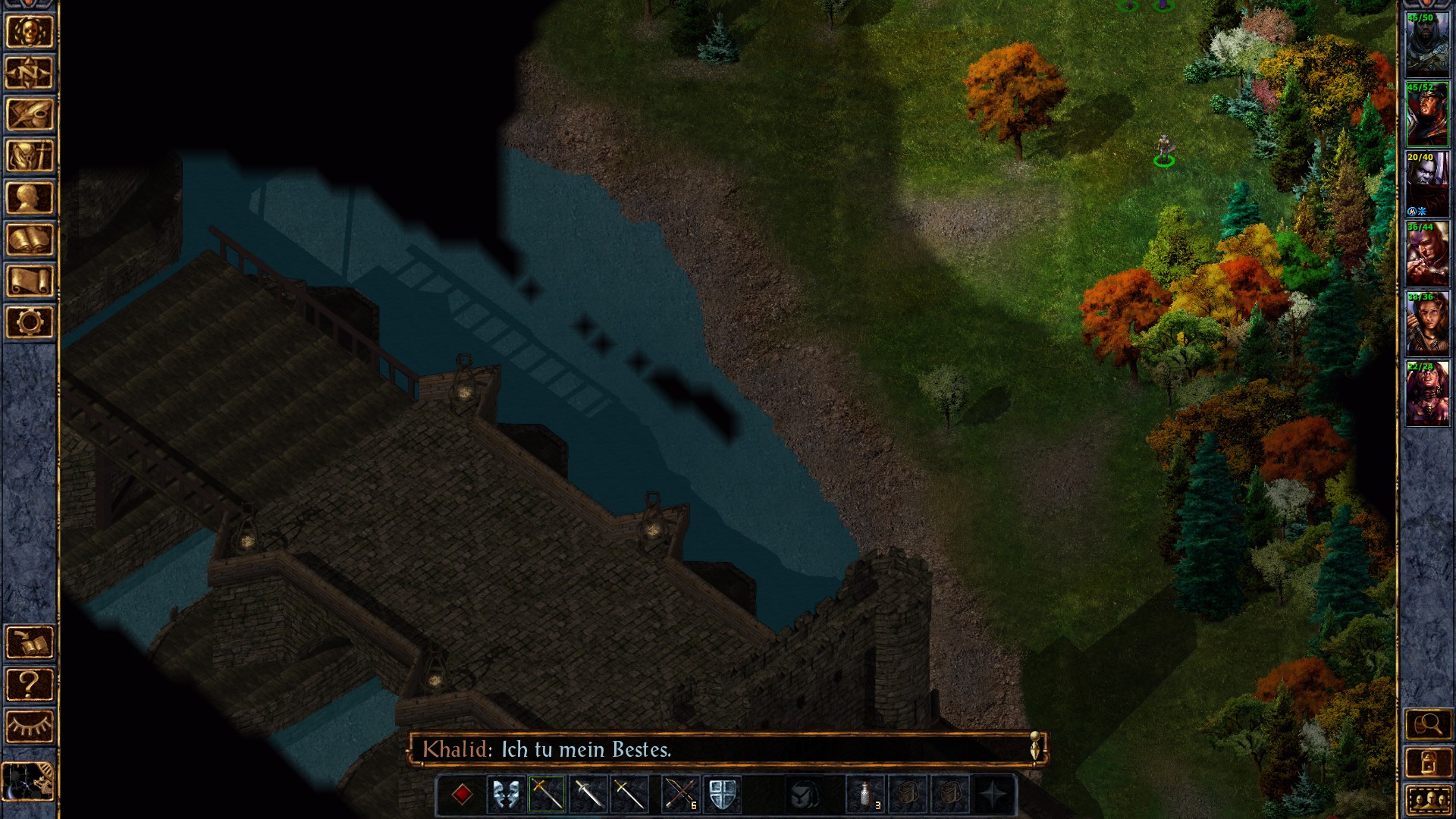Viewport: 1456px width, 819px height.
Task: Open formation selector with three-helmets icon
Action: (x=1430, y=800)
